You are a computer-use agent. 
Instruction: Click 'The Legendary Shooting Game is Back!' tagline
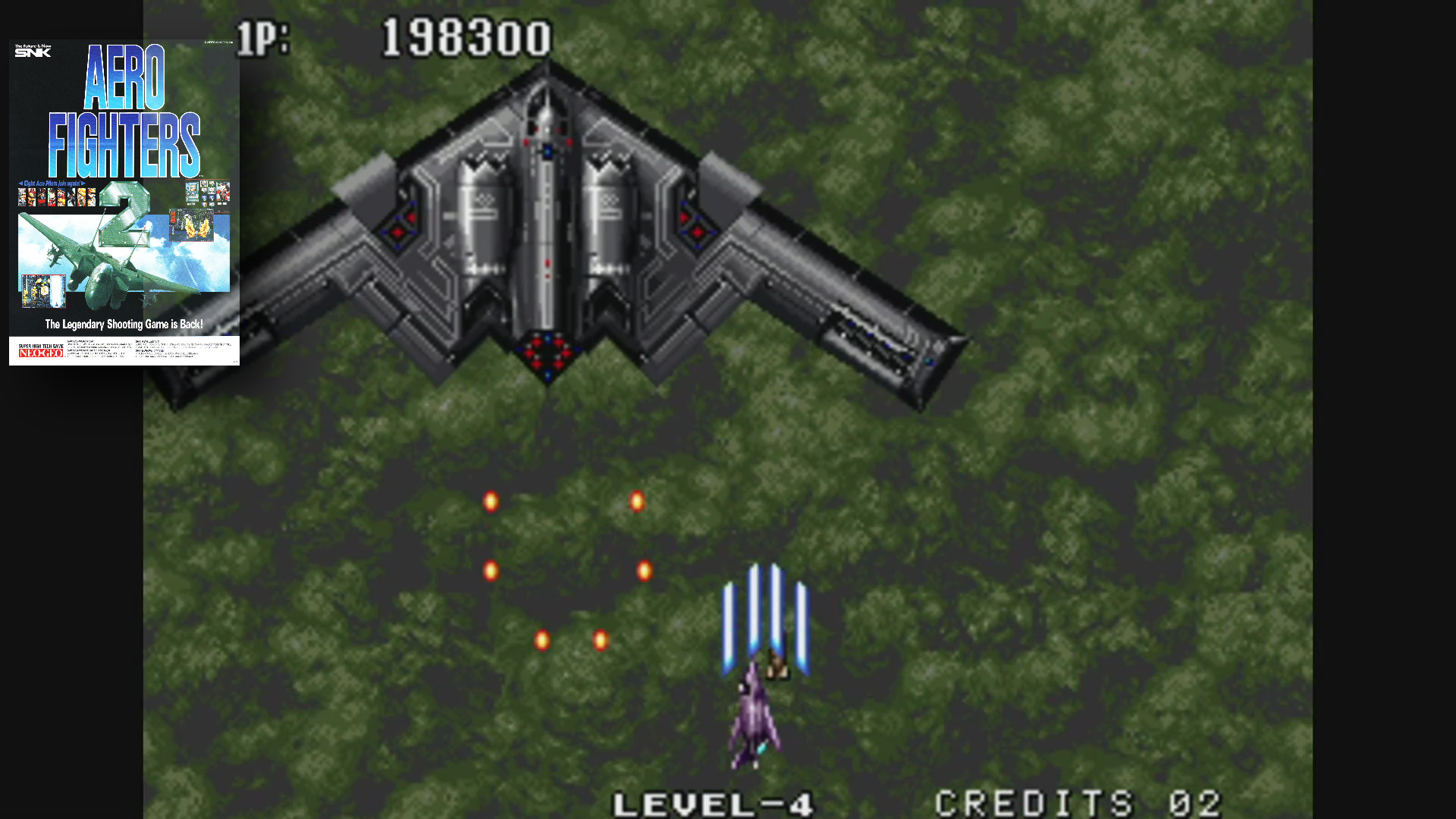[125, 322]
